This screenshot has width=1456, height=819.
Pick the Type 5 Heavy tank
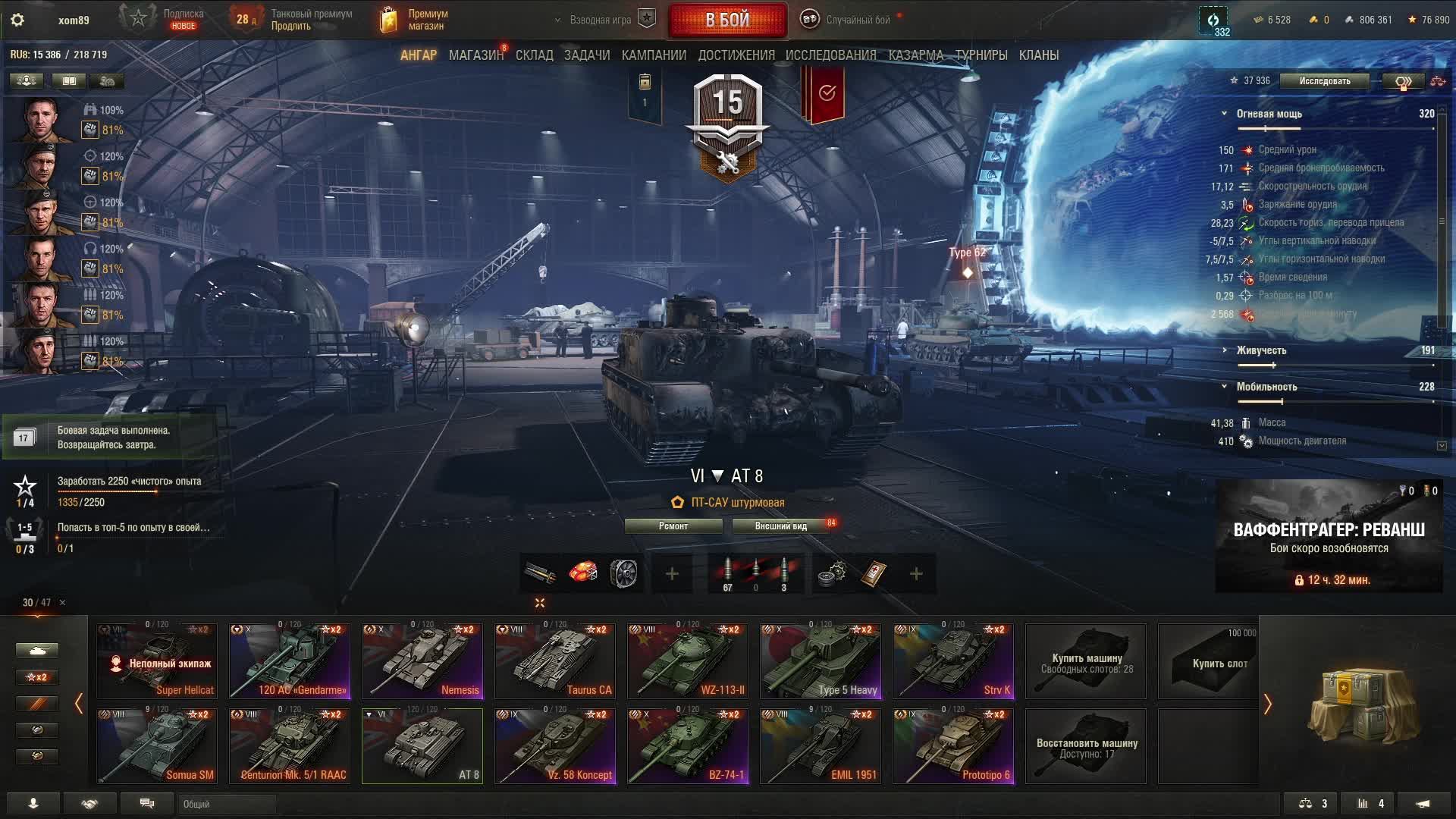821,661
